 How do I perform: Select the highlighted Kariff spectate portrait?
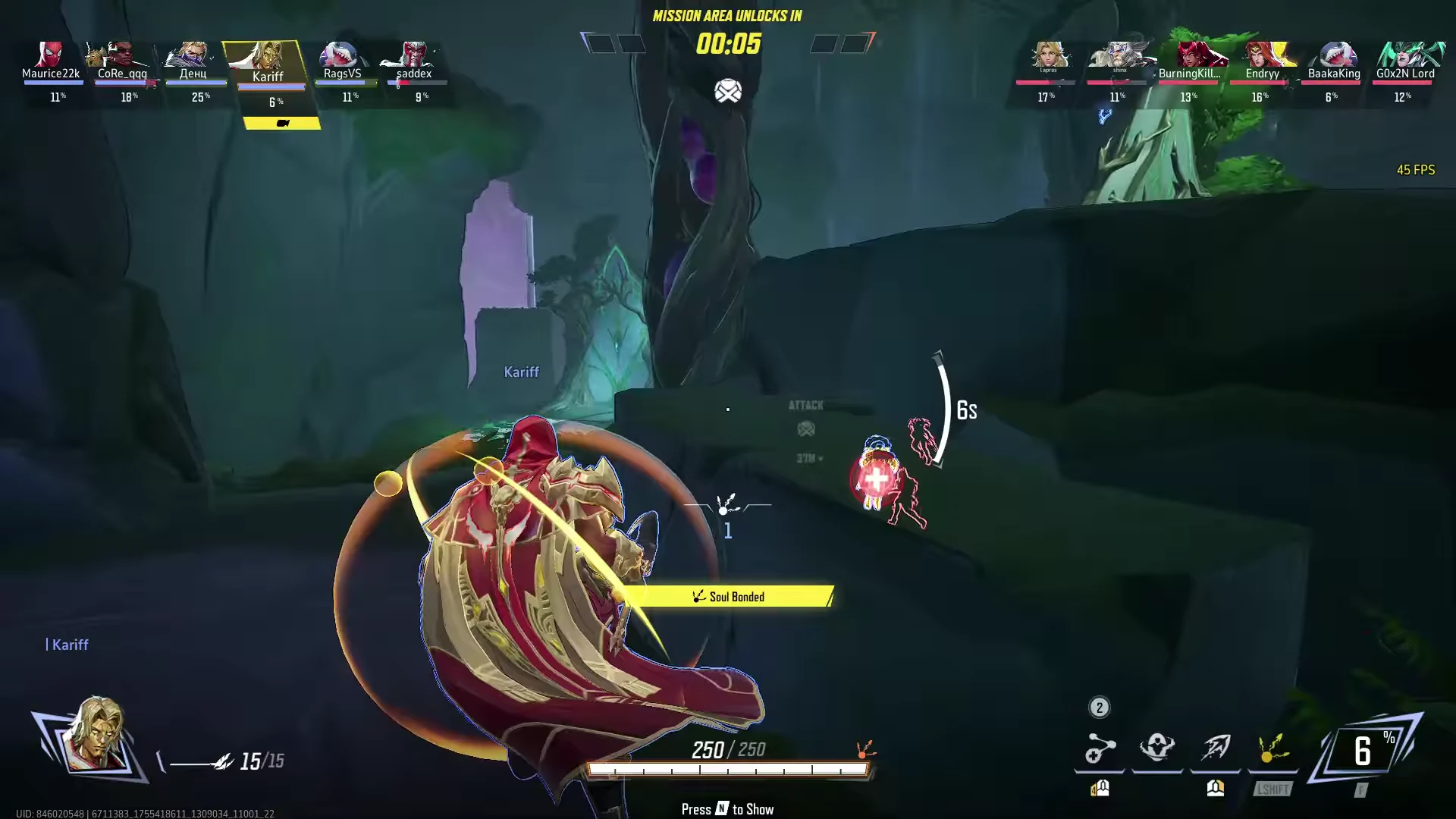click(x=267, y=58)
